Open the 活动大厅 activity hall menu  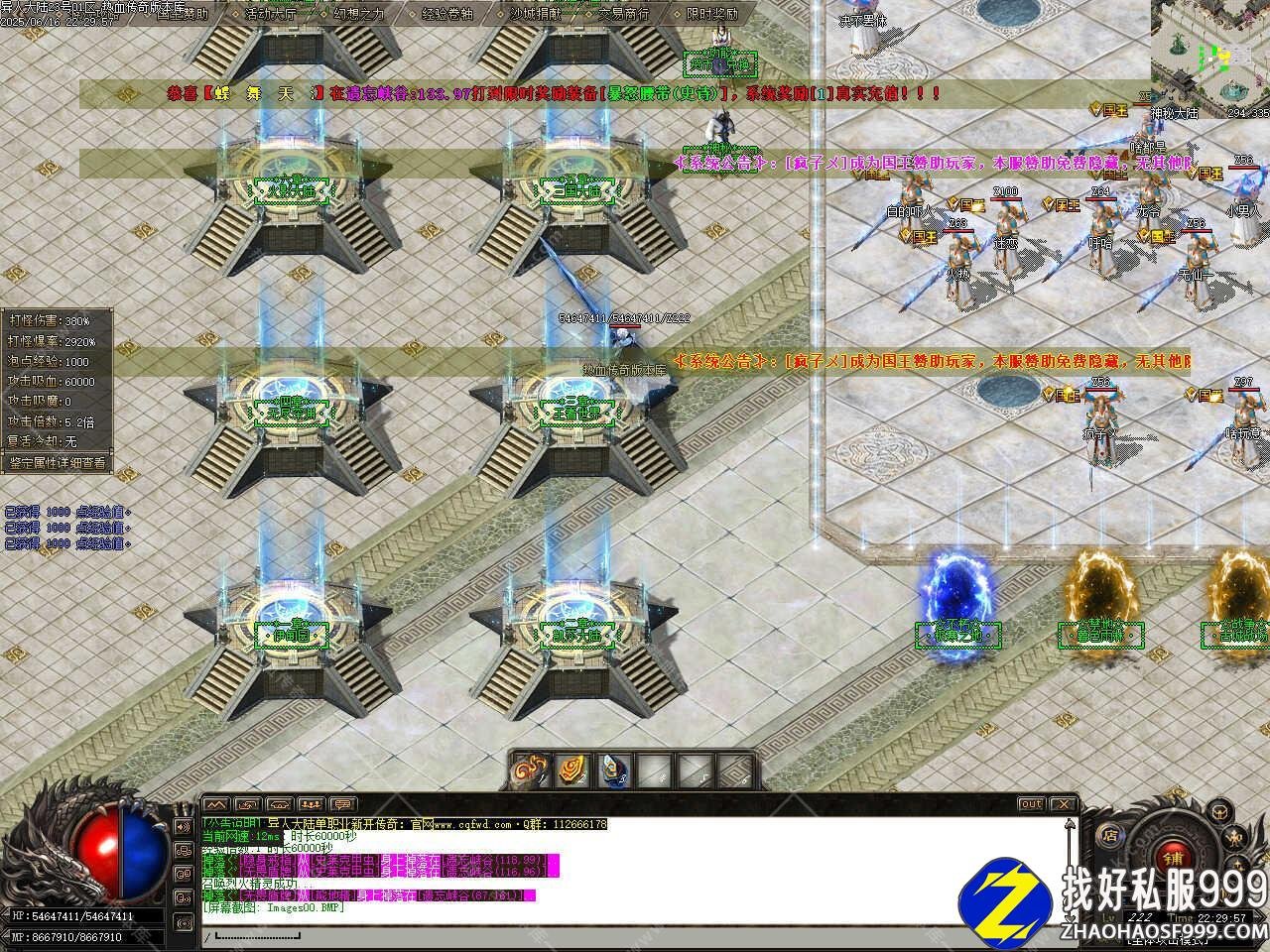[x=270, y=14]
